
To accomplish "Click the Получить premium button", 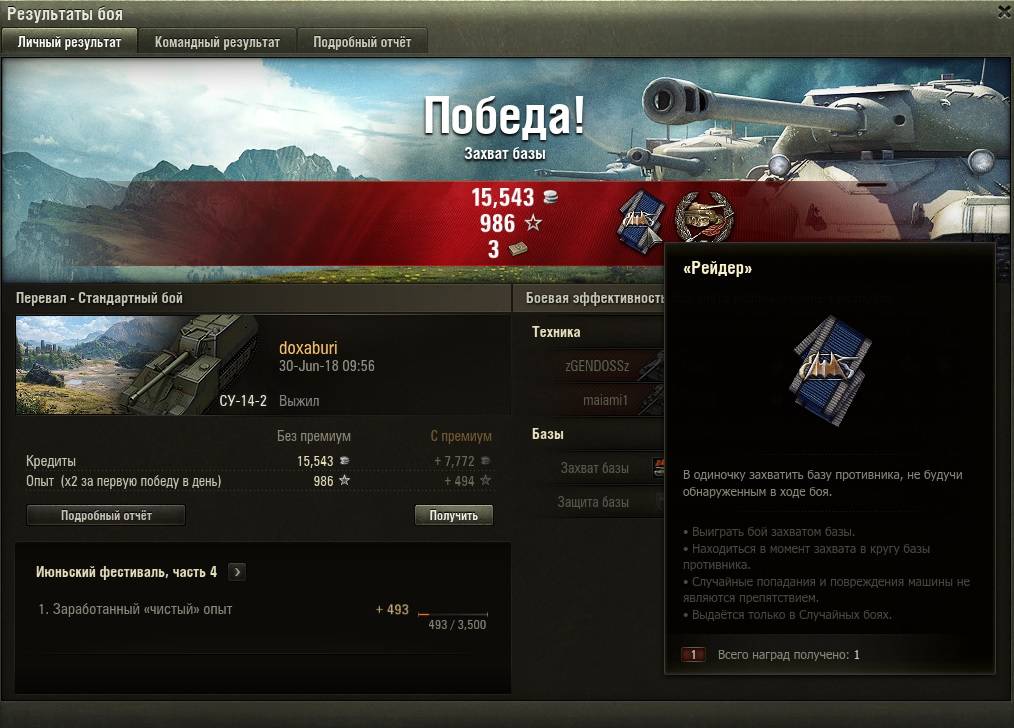I will point(453,515).
